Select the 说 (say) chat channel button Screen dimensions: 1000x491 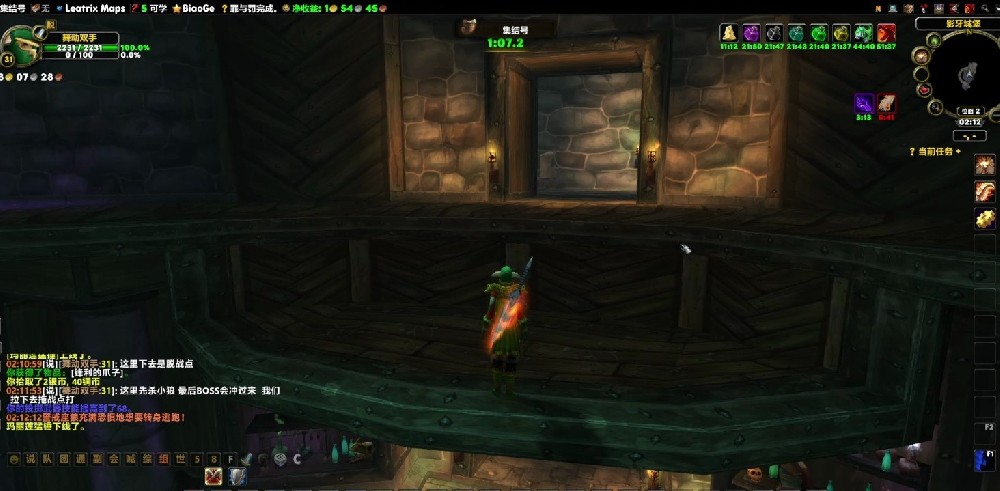pos(29,459)
